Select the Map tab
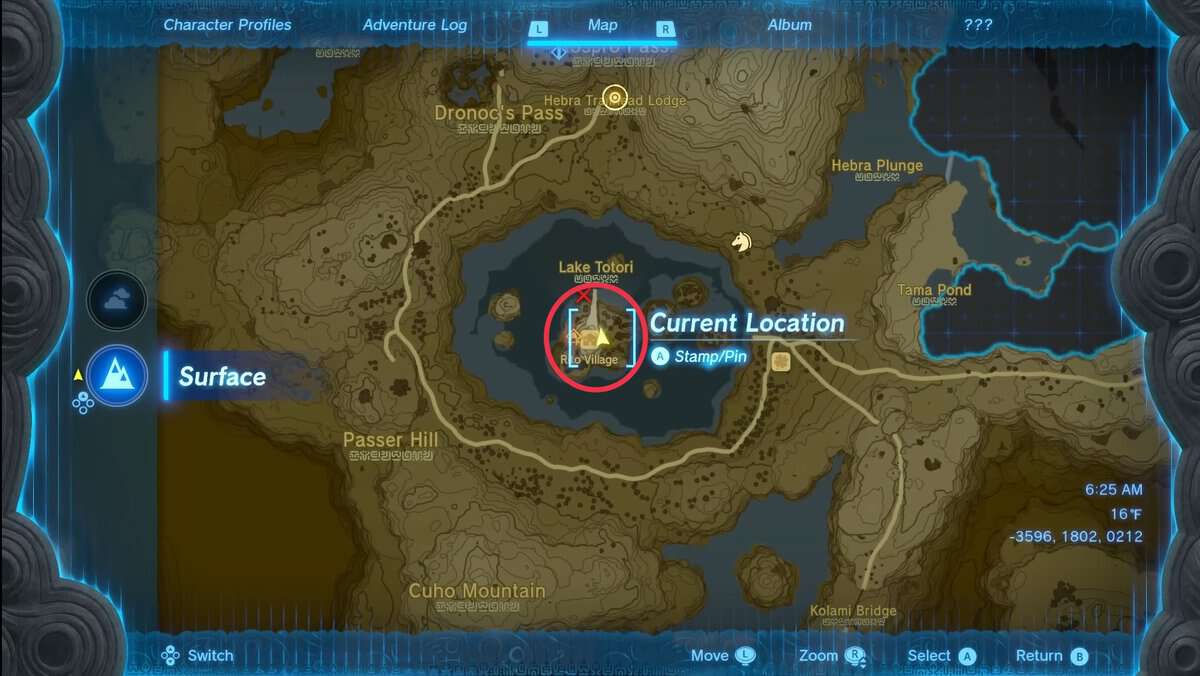Screen dimensions: 1200x676 point(602,25)
